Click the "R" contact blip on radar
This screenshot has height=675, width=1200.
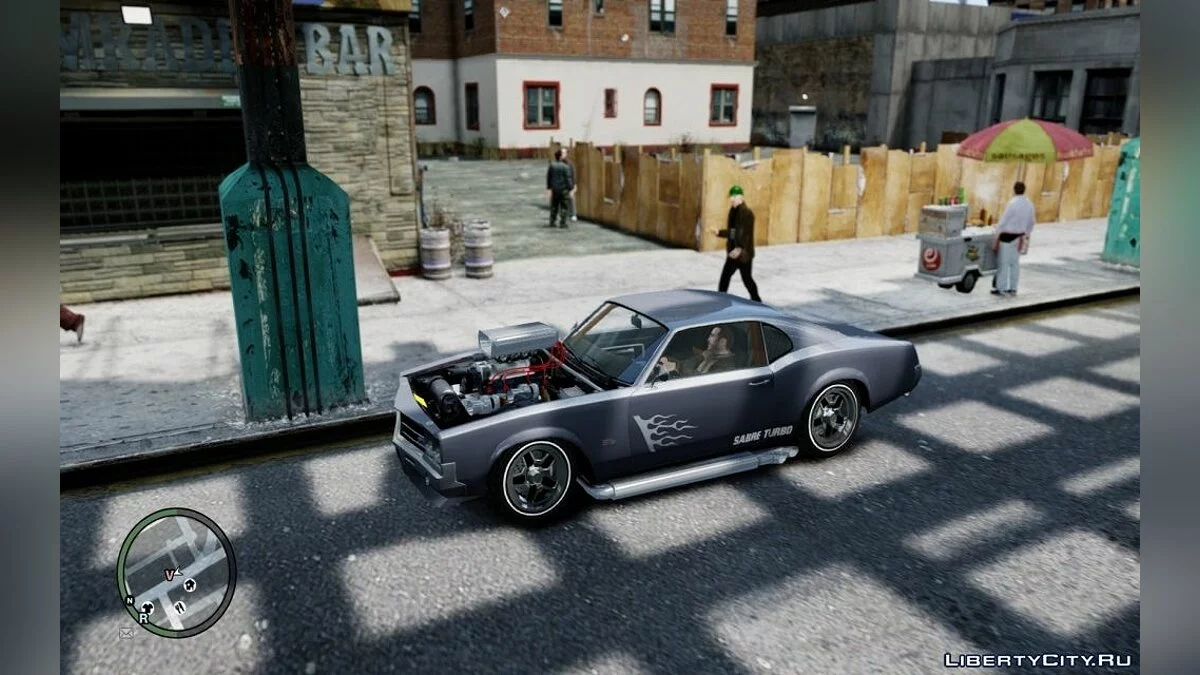[143, 619]
